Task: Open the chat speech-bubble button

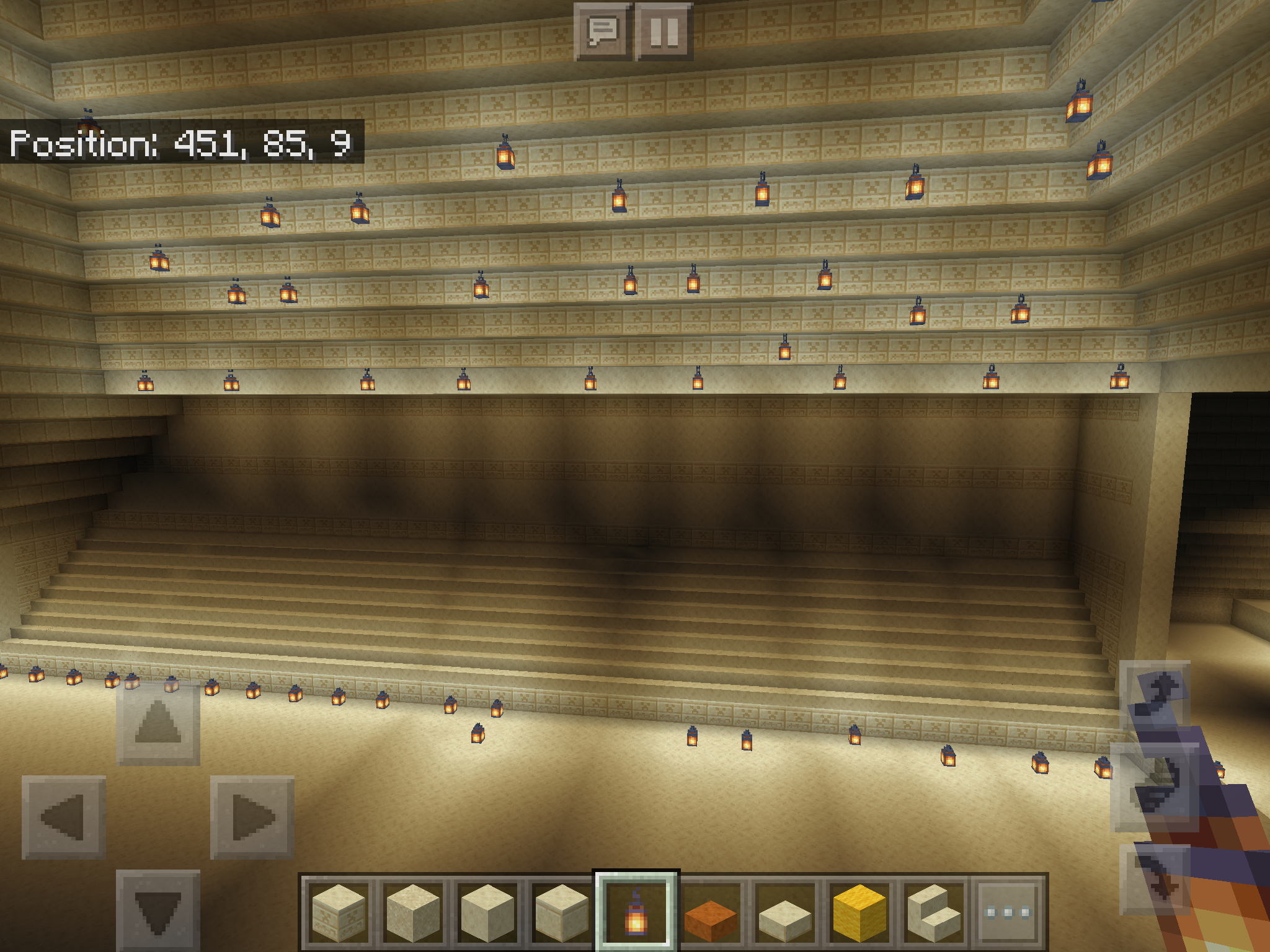Action: pyautogui.click(x=602, y=31)
